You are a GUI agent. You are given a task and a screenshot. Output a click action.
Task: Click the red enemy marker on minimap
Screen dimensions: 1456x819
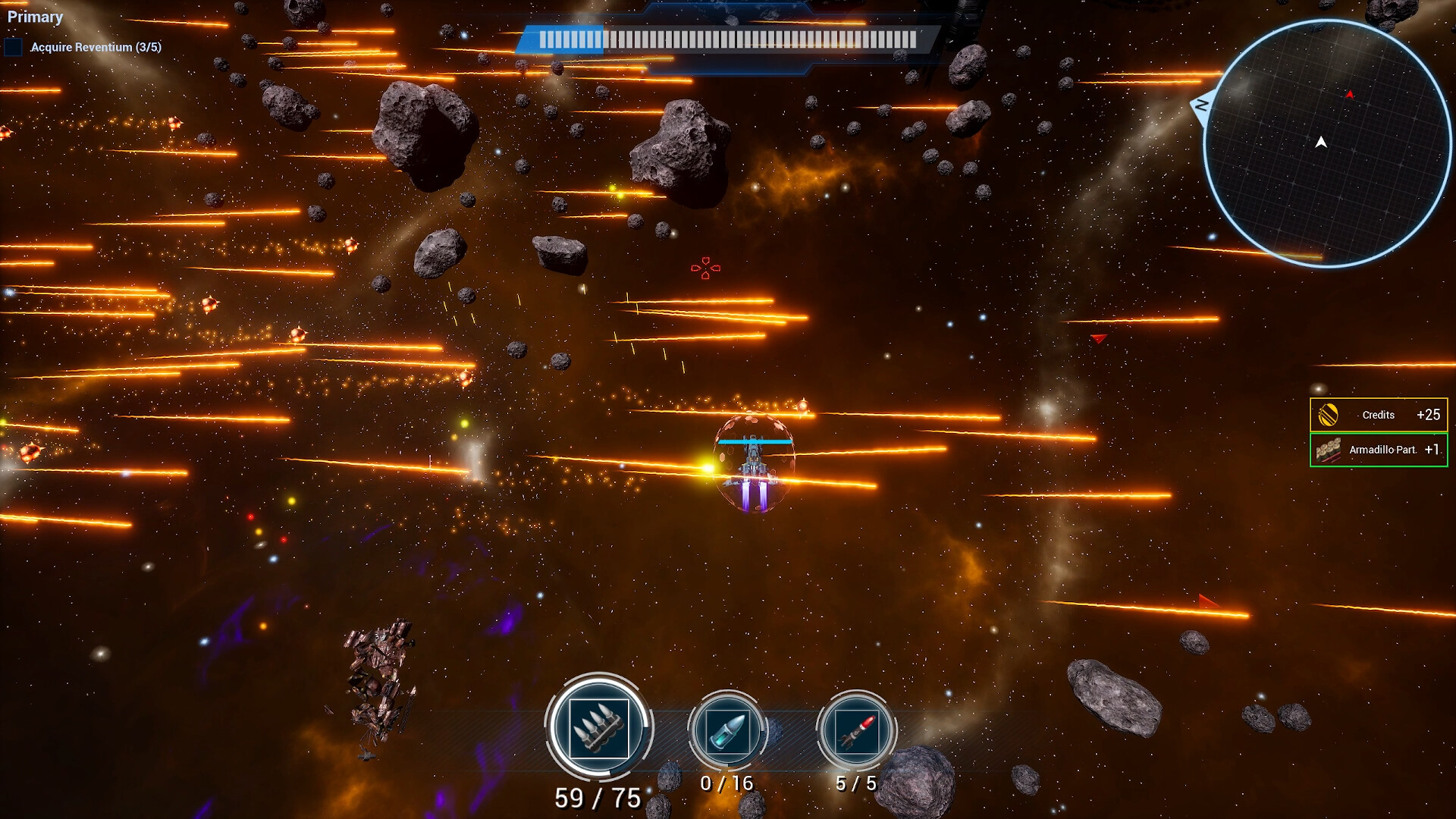coord(1350,95)
